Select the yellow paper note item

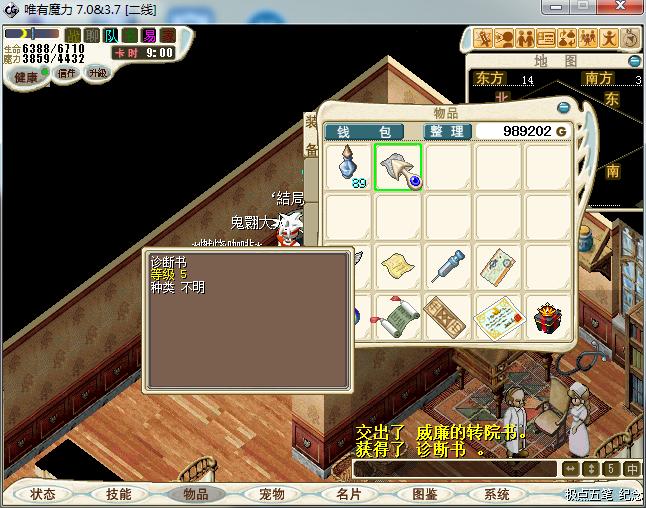[x=397, y=266]
